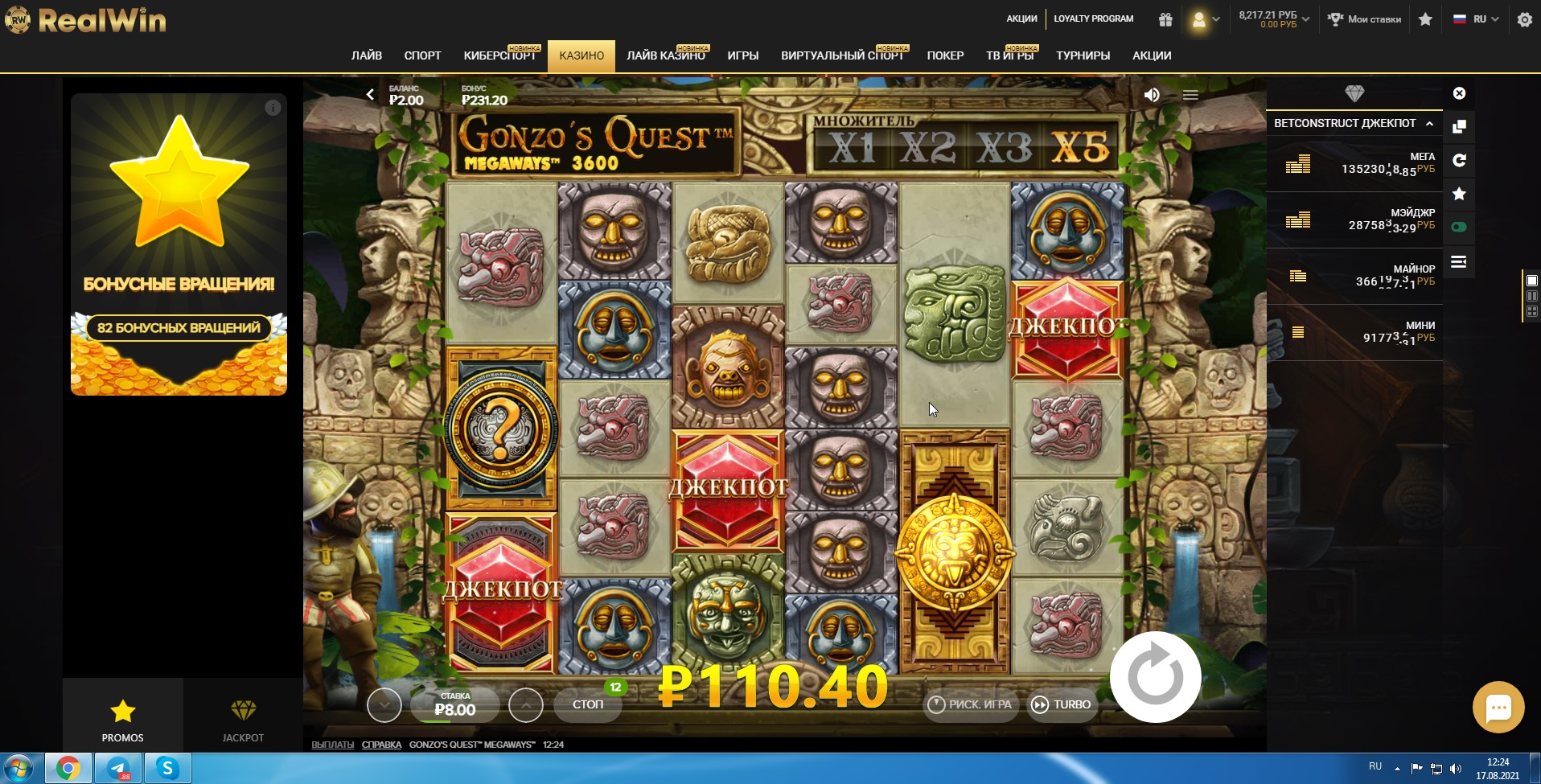Stop the autoplay with СТОП button
This screenshot has height=784, width=1541.
coord(588,704)
